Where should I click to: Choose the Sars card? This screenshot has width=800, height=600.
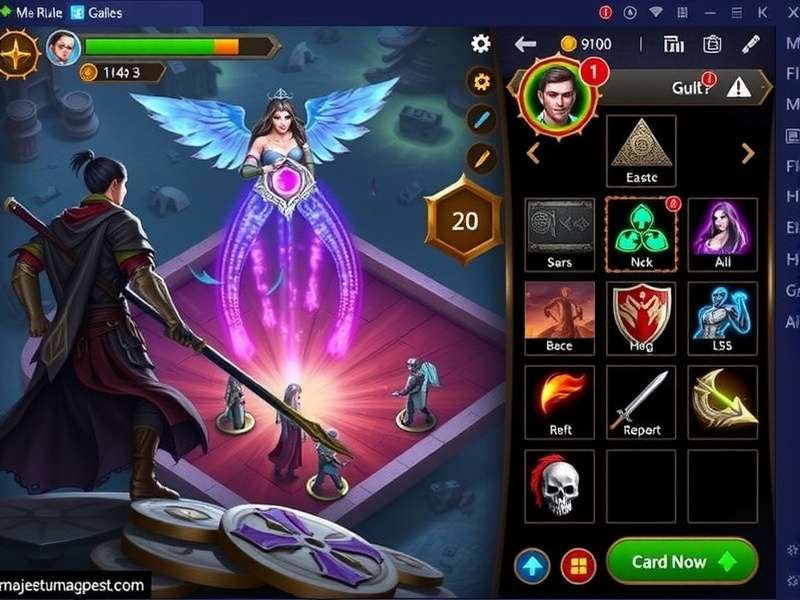(x=559, y=234)
